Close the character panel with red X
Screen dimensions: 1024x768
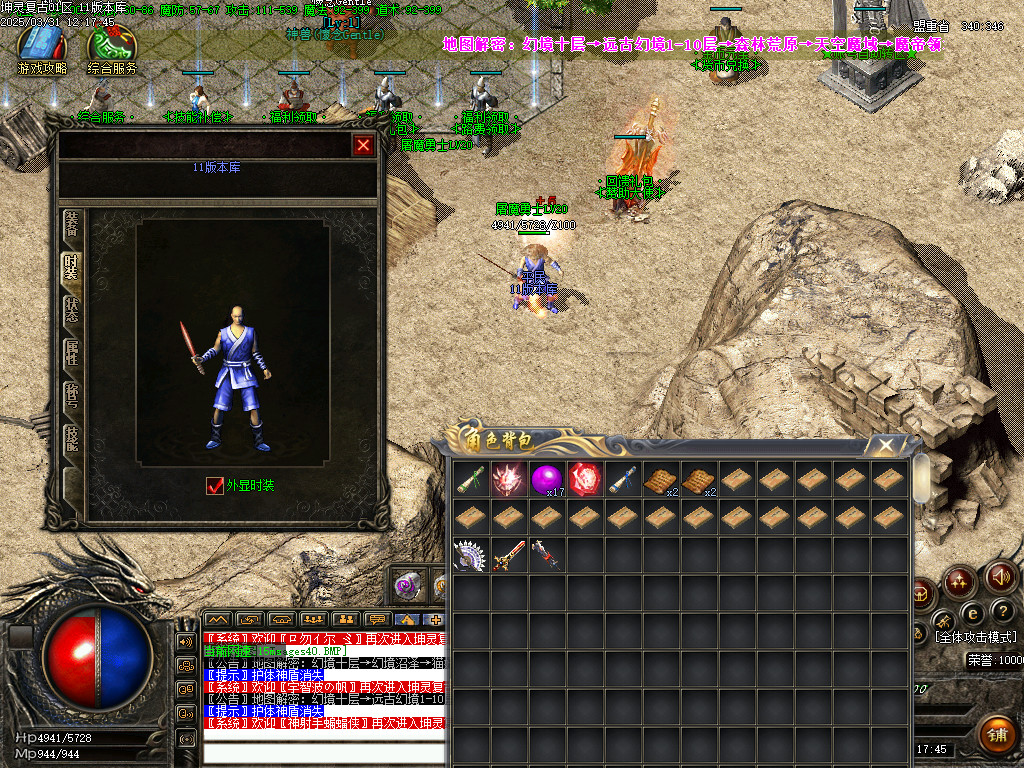click(x=363, y=146)
